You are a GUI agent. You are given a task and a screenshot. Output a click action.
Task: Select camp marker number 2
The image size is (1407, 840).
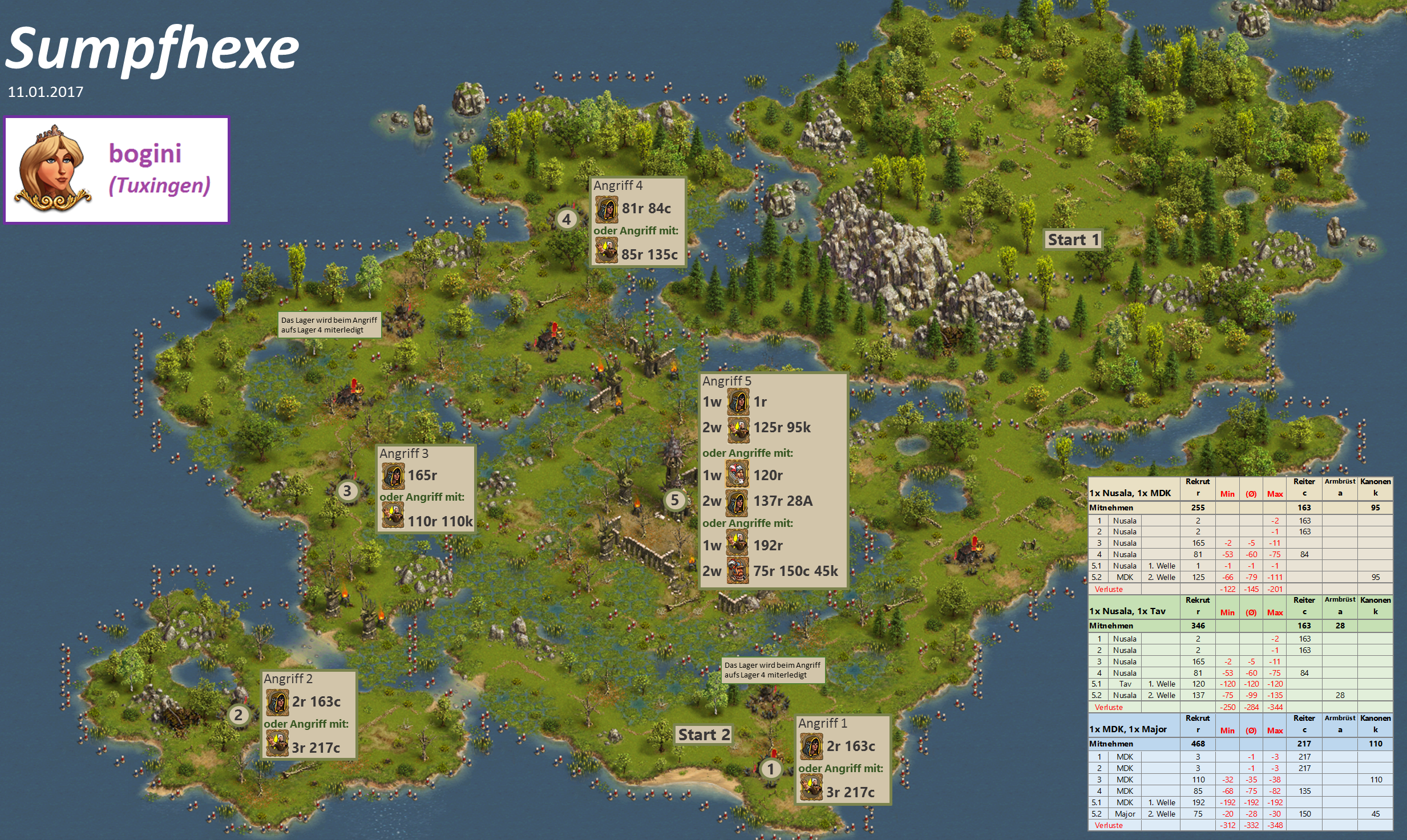(238, 715)
